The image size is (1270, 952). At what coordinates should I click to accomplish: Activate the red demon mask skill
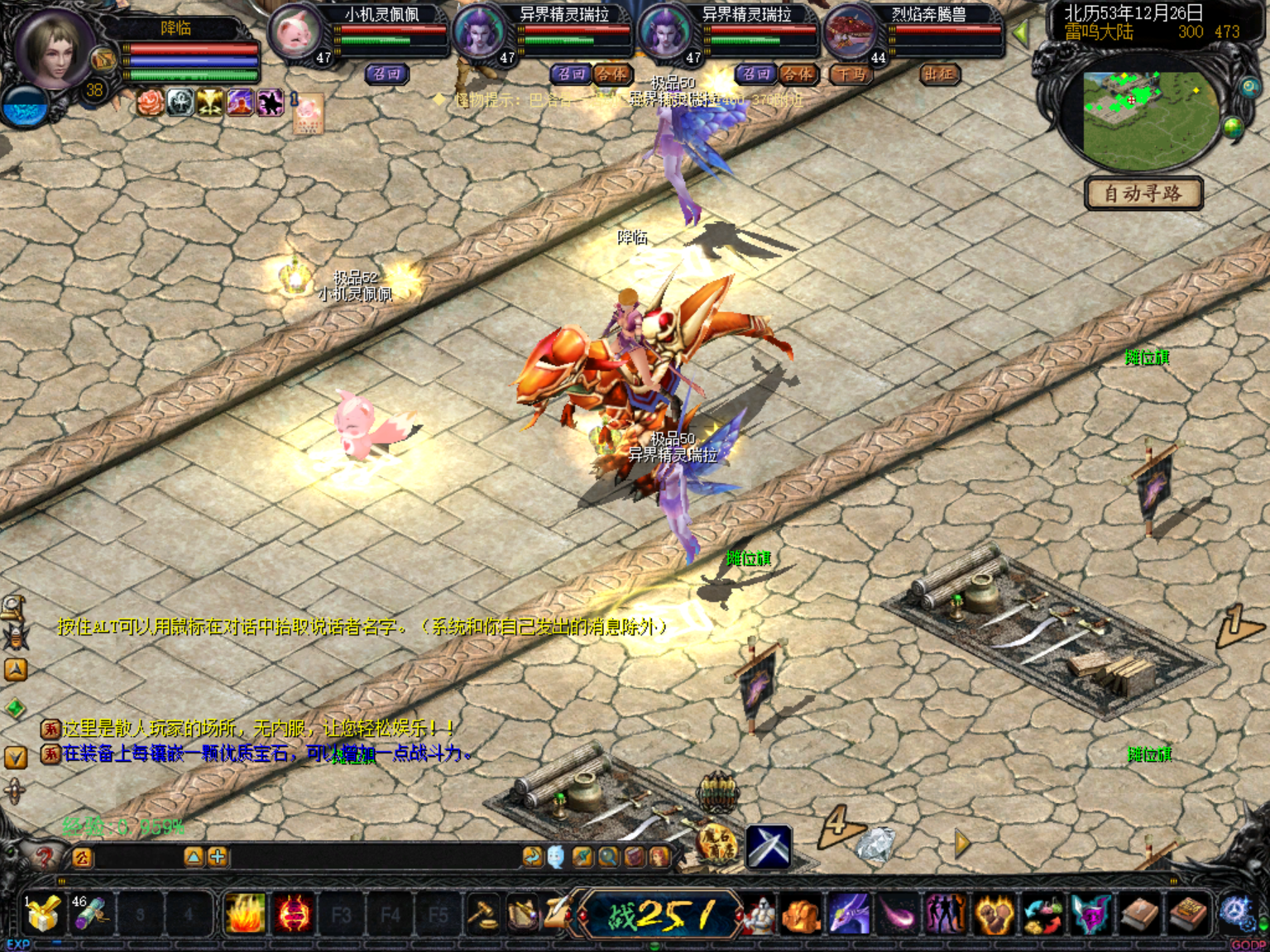tap(294, 916)
